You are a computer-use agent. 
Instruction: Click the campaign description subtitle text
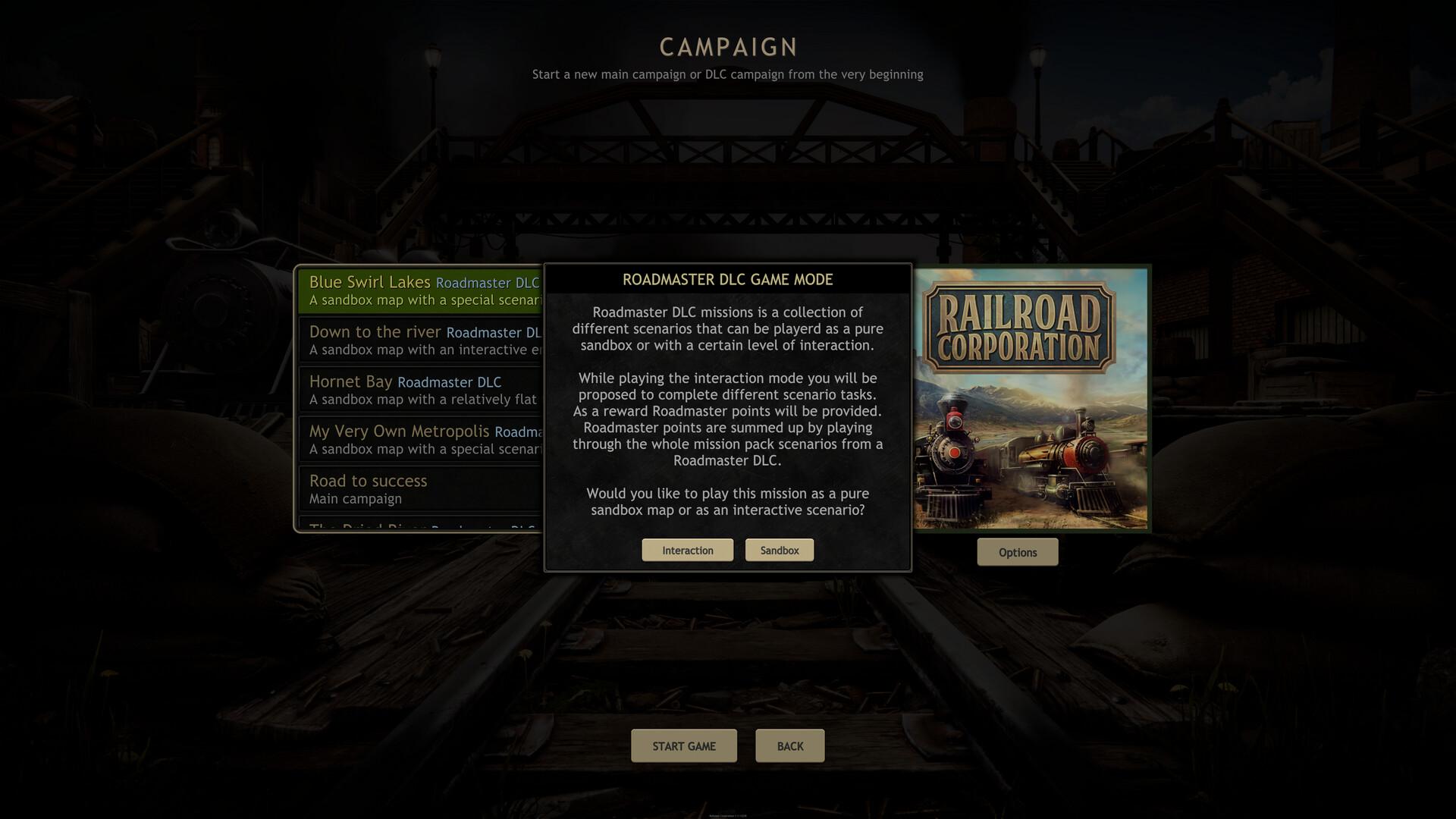(x=727, y=74)
